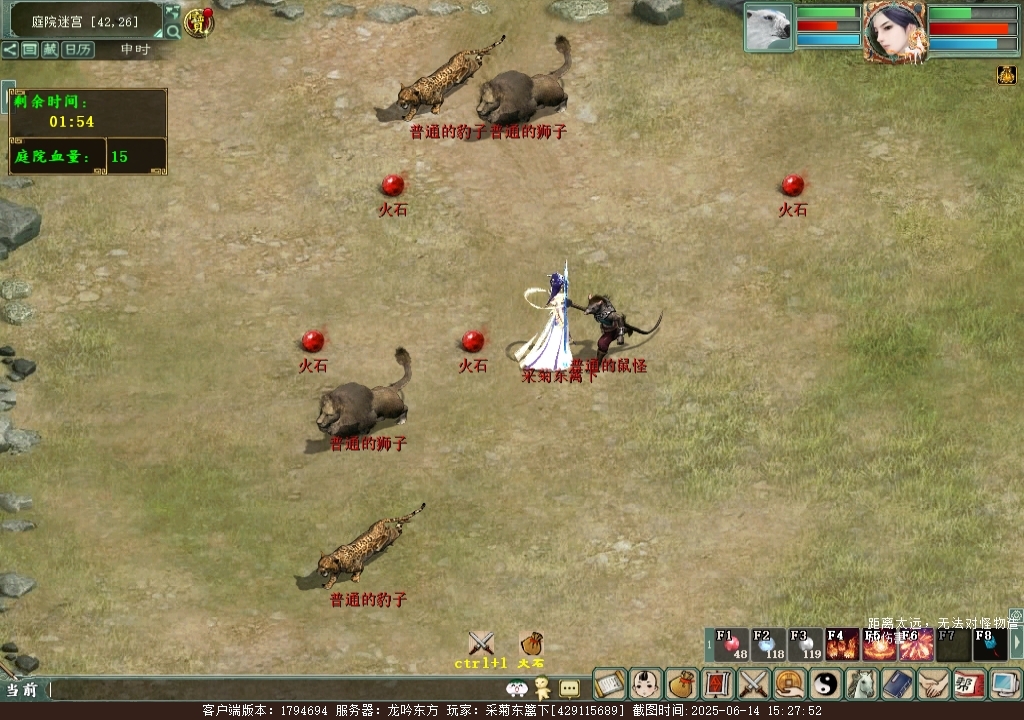Select the polar bear pet portrait
Viewport: 1024px width, 720px height.
click(768, 27)
